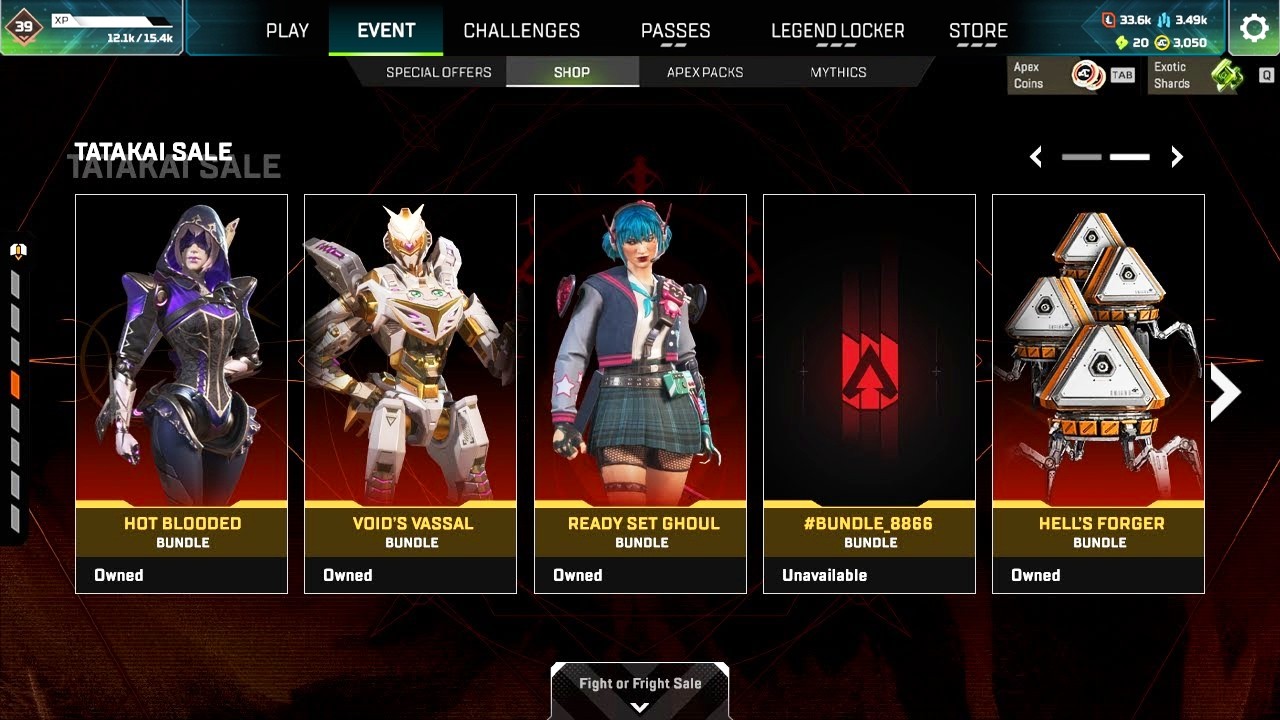
Task: Open the Apex Packs sub-tab
Action: coord(705,72)
